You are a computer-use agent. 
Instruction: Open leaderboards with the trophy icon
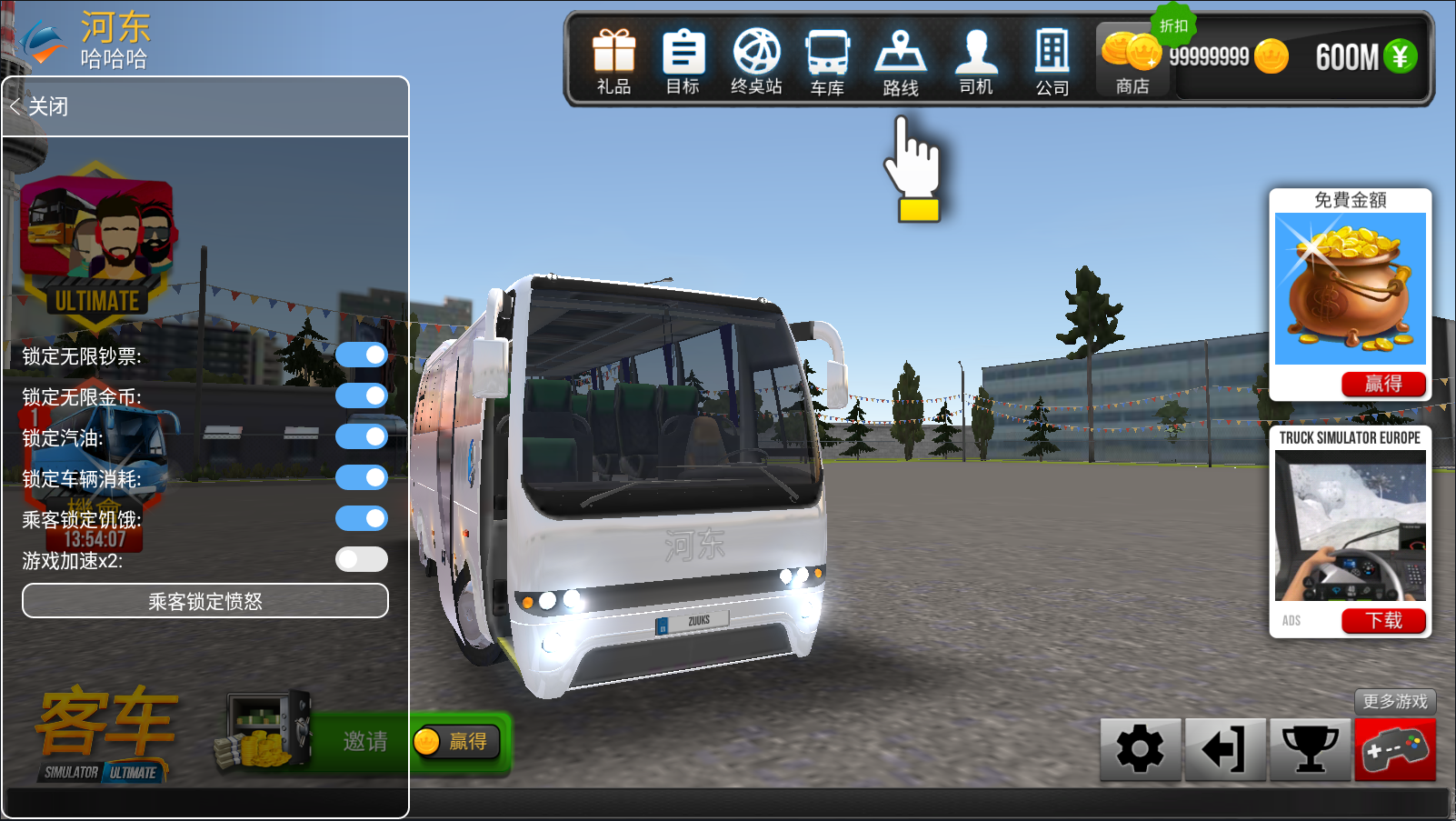[x=1310, y=749]
